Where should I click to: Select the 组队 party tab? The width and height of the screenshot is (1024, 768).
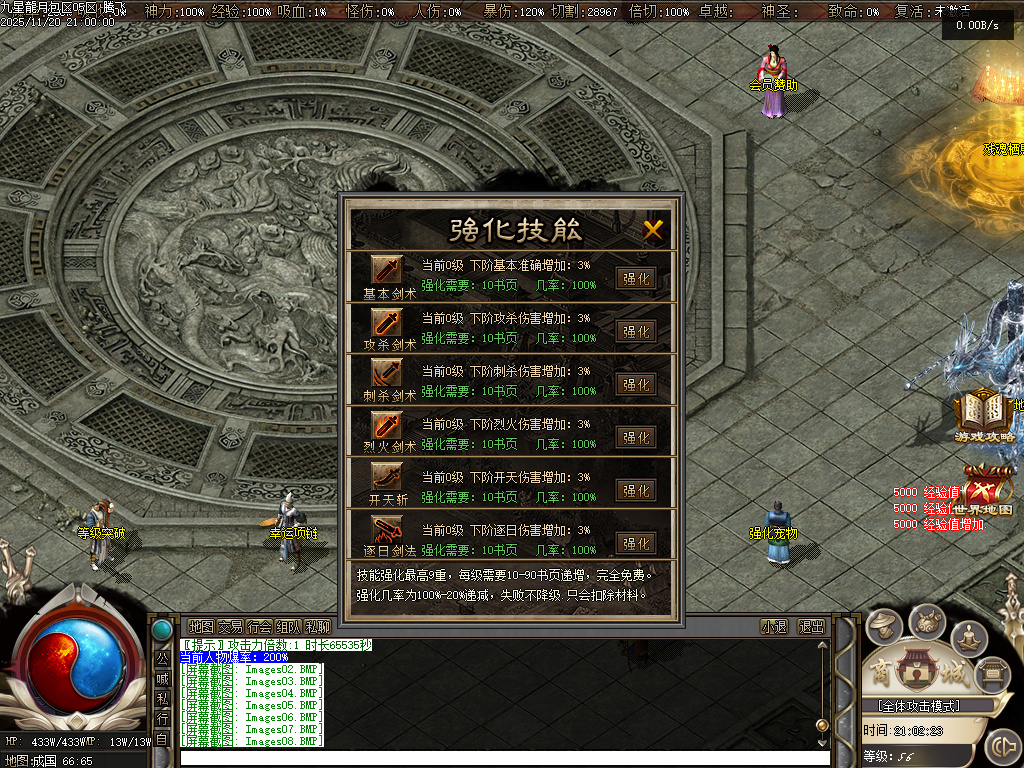pos(288,627)
